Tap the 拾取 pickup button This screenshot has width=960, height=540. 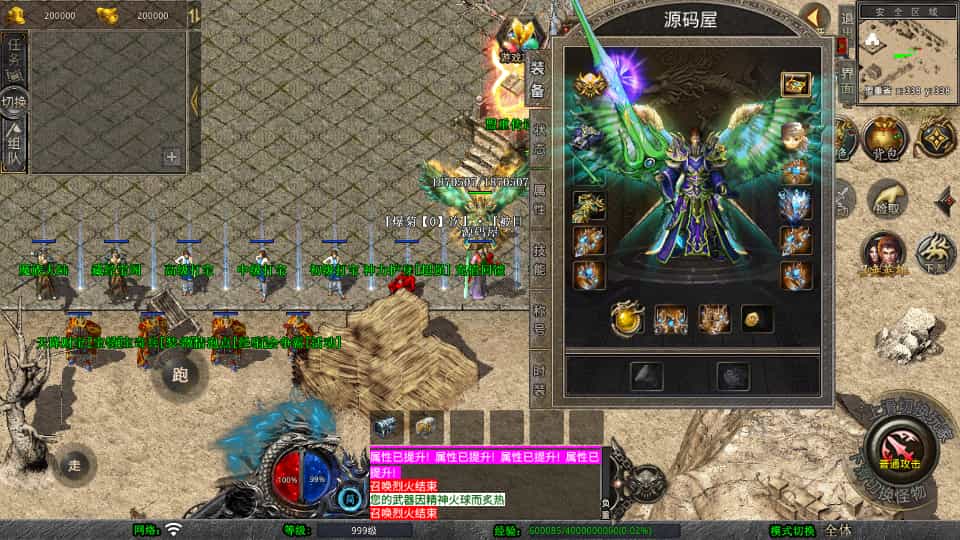point(886,199)
